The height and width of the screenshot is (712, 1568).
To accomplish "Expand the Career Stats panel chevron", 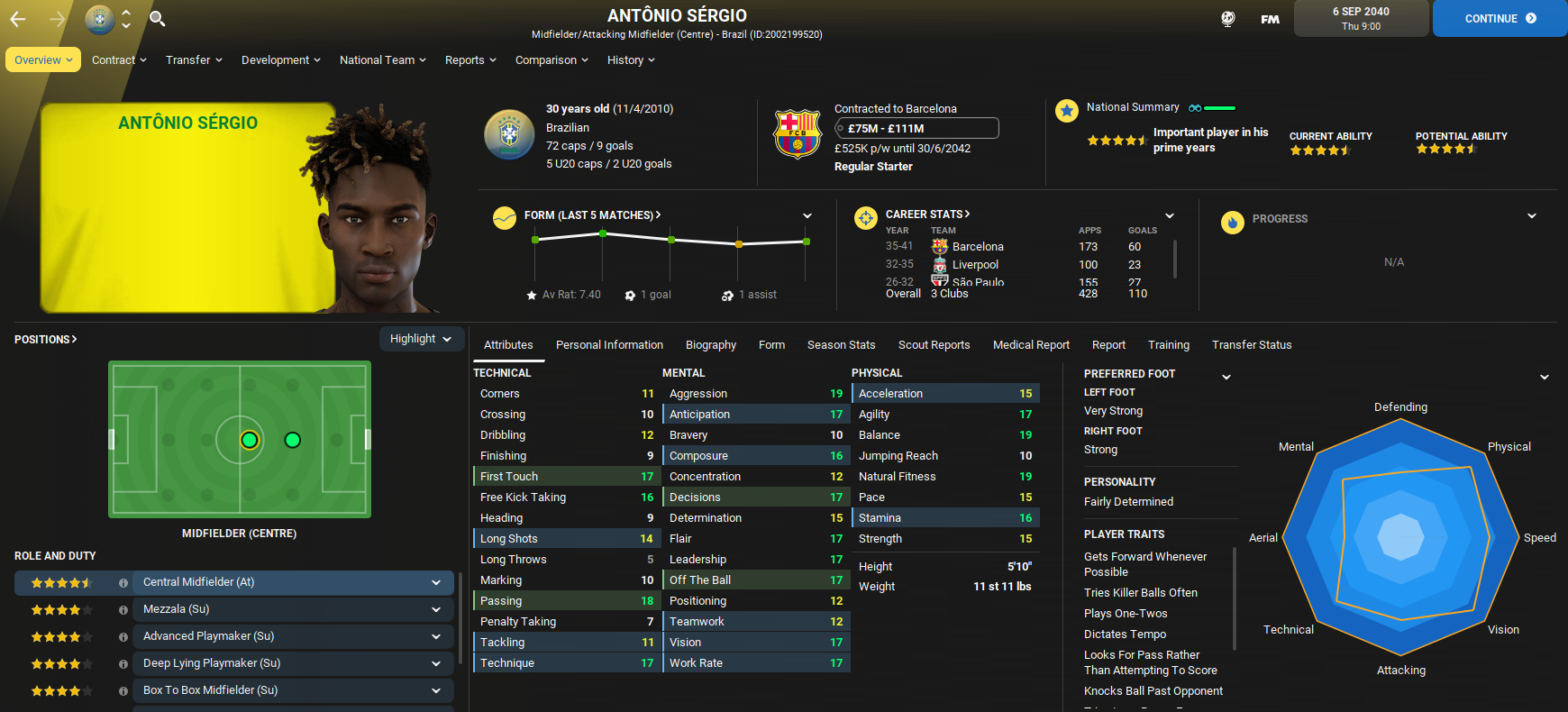I will [1169, 216].
